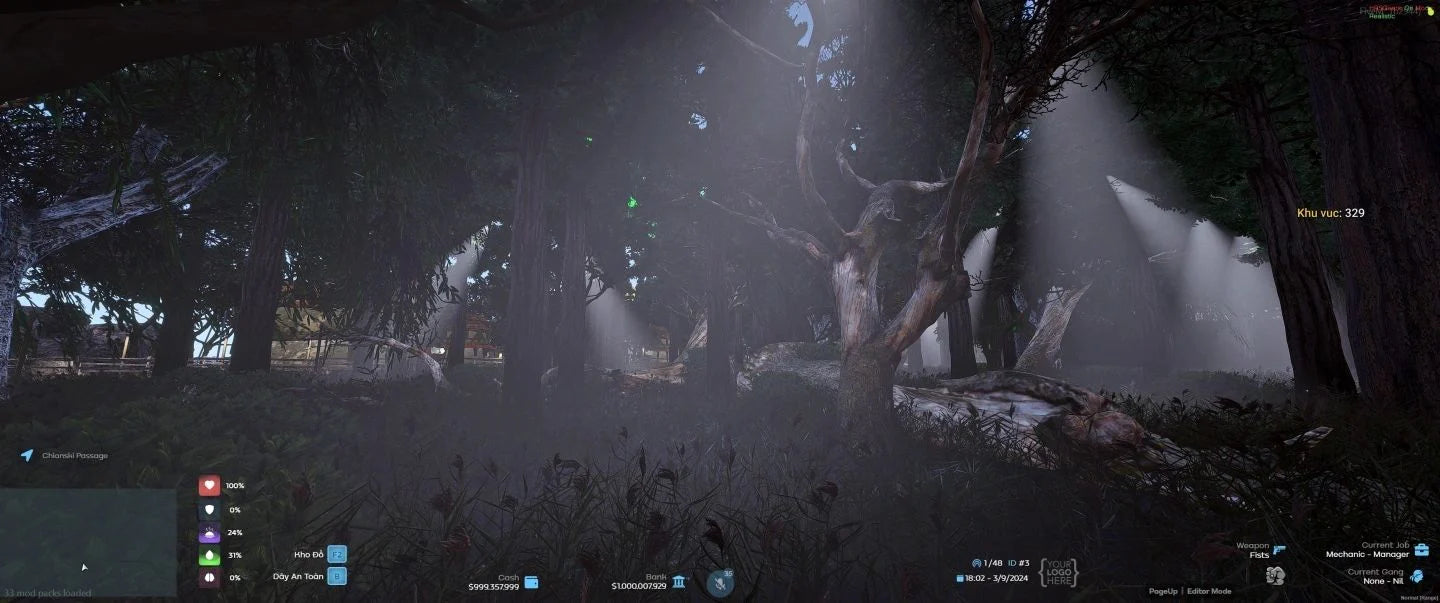Click the purple hunger status icon

click(x=209, y=532)
